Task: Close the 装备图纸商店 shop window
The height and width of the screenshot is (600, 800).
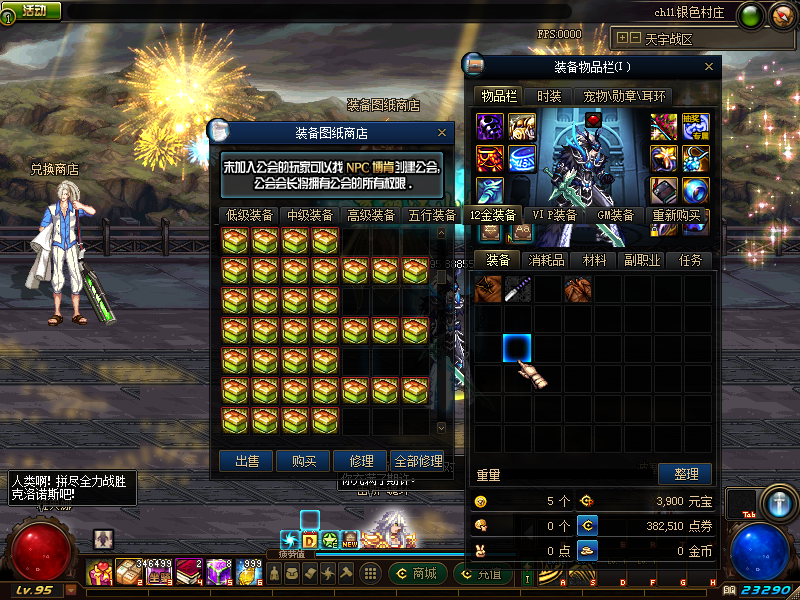Action: (x=442, y=132)
